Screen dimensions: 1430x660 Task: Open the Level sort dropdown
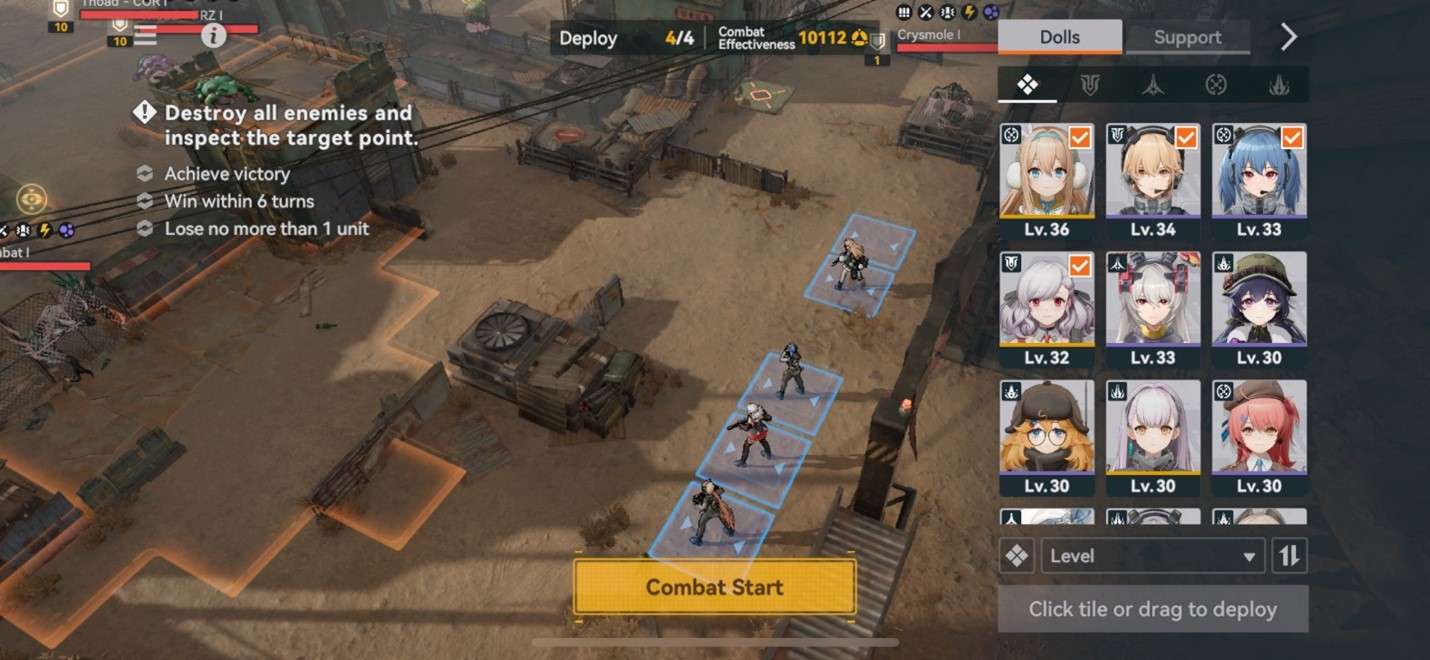tap(1152, 556)
